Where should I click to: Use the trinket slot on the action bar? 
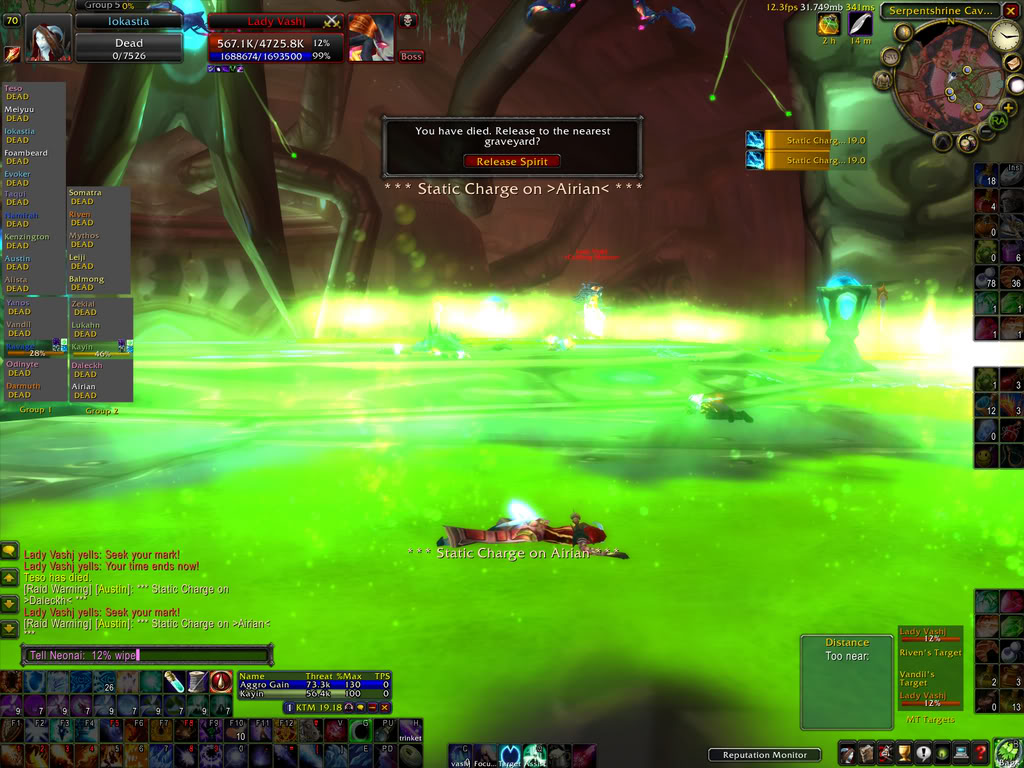point(411,731)
